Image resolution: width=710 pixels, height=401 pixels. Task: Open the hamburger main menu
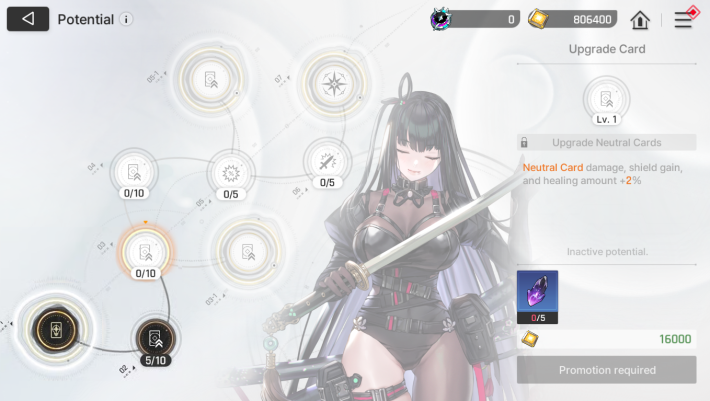click(684, 19)
